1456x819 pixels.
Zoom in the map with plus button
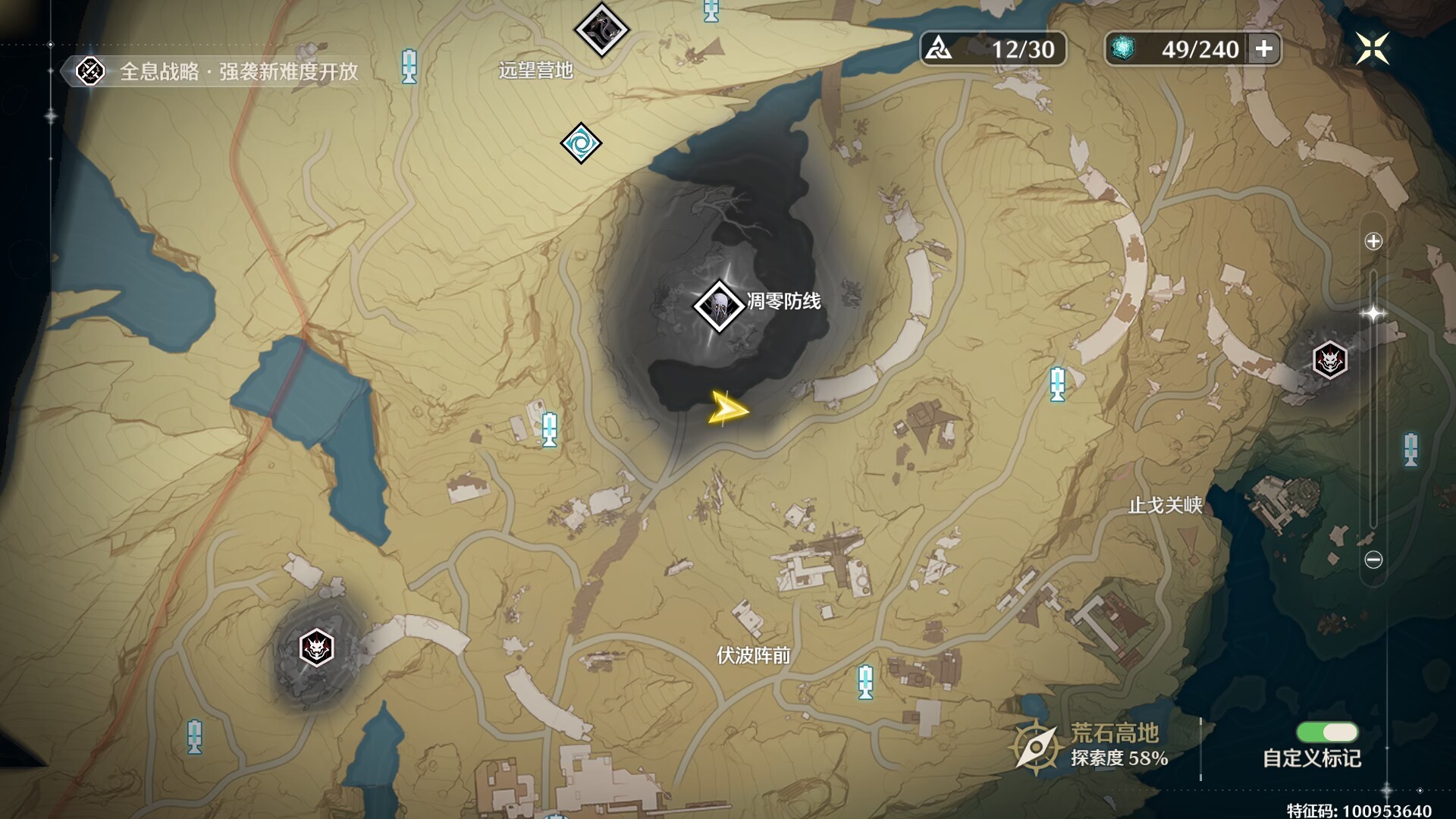(x=1373, y=241)
